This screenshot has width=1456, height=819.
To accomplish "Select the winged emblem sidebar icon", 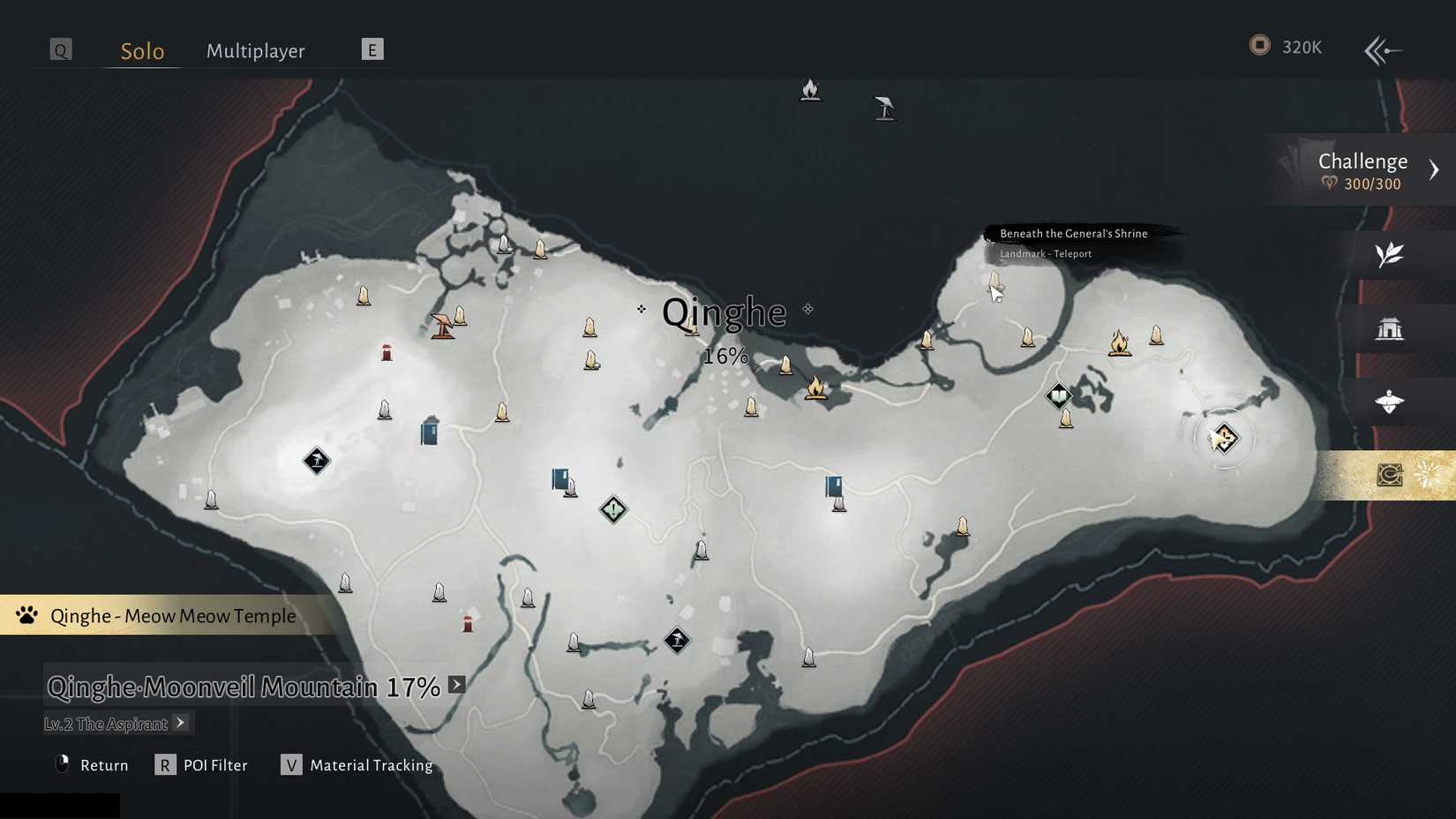I will pos(1389,402).
